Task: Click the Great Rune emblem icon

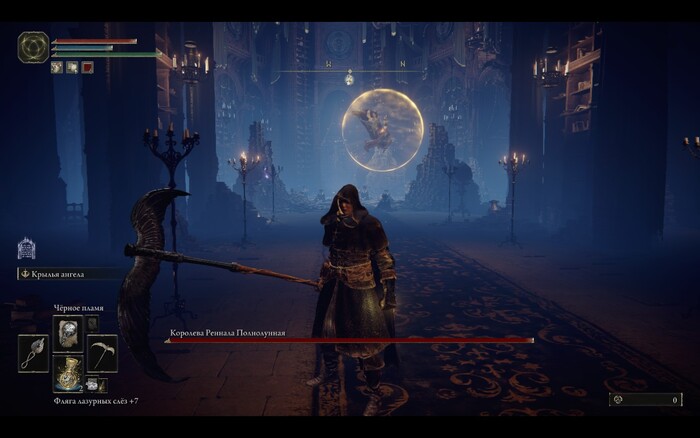Action: 32,47
